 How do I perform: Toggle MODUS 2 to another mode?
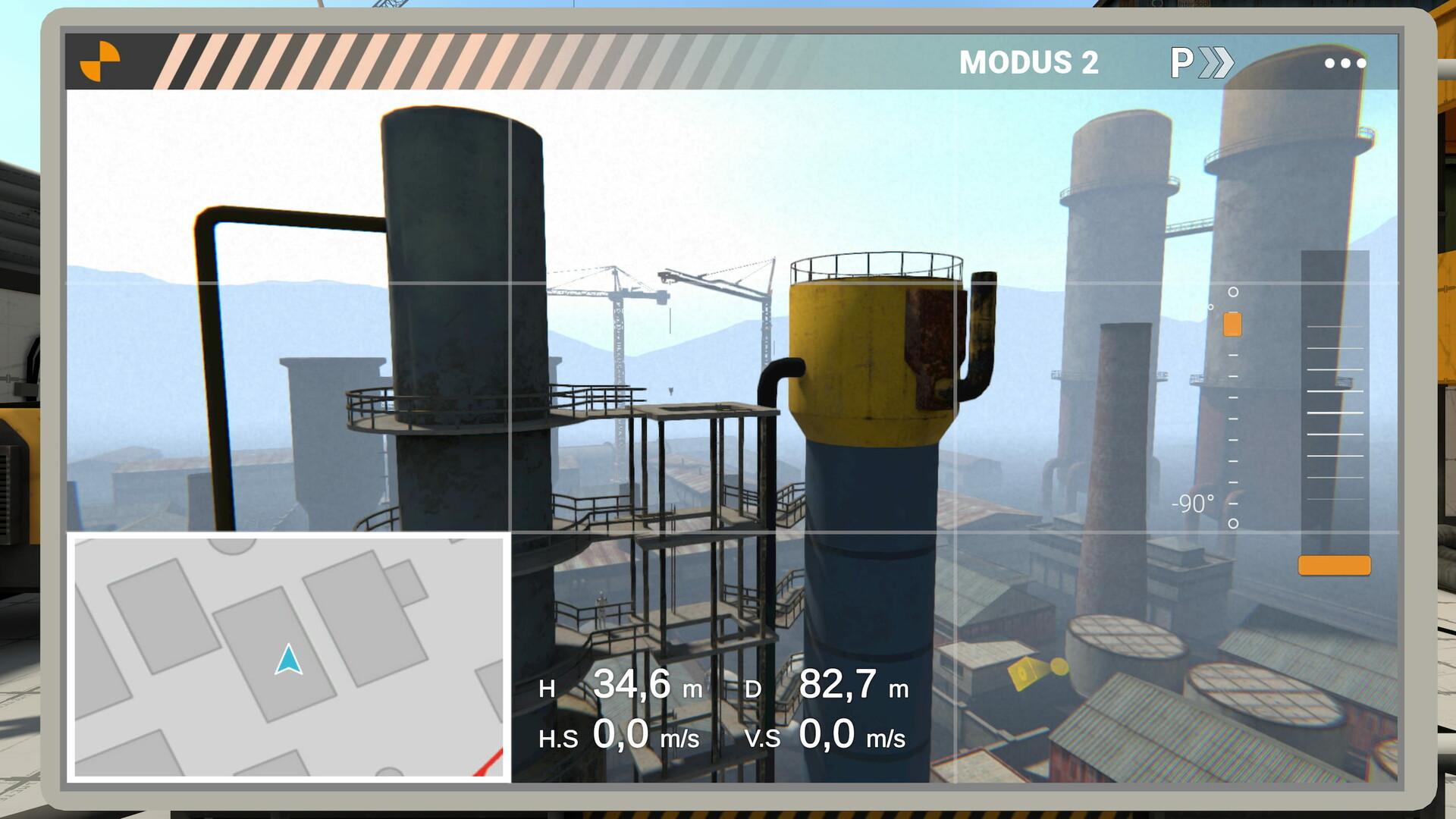1031,62
